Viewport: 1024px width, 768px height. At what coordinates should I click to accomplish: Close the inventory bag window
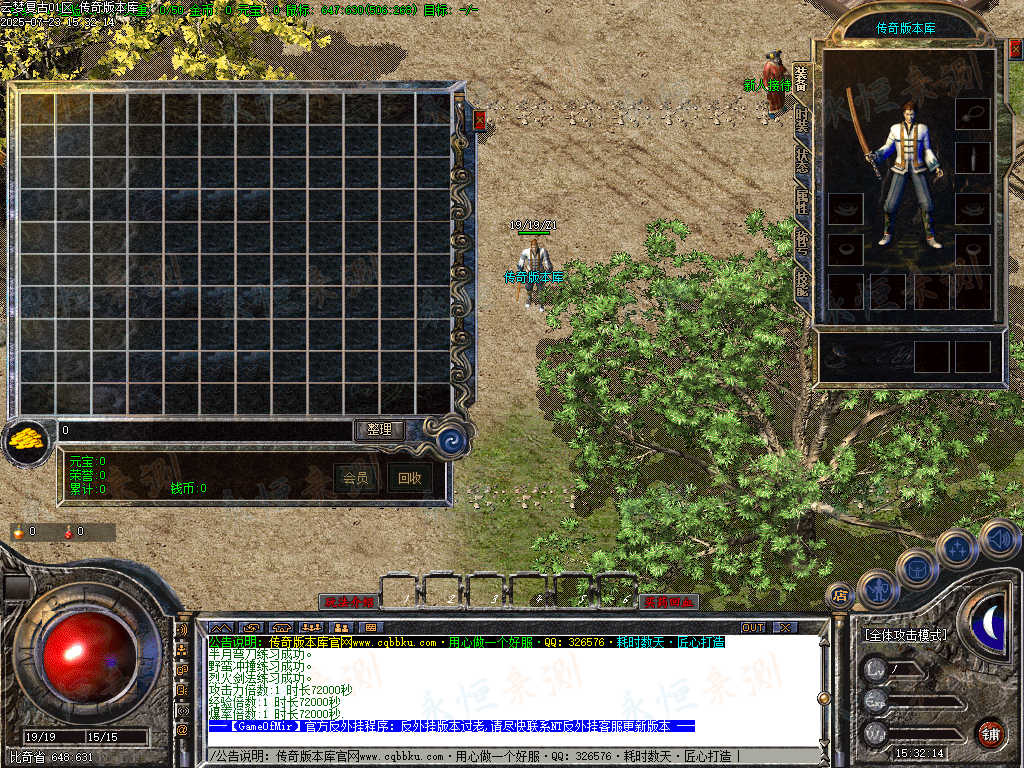click(480, 120)
